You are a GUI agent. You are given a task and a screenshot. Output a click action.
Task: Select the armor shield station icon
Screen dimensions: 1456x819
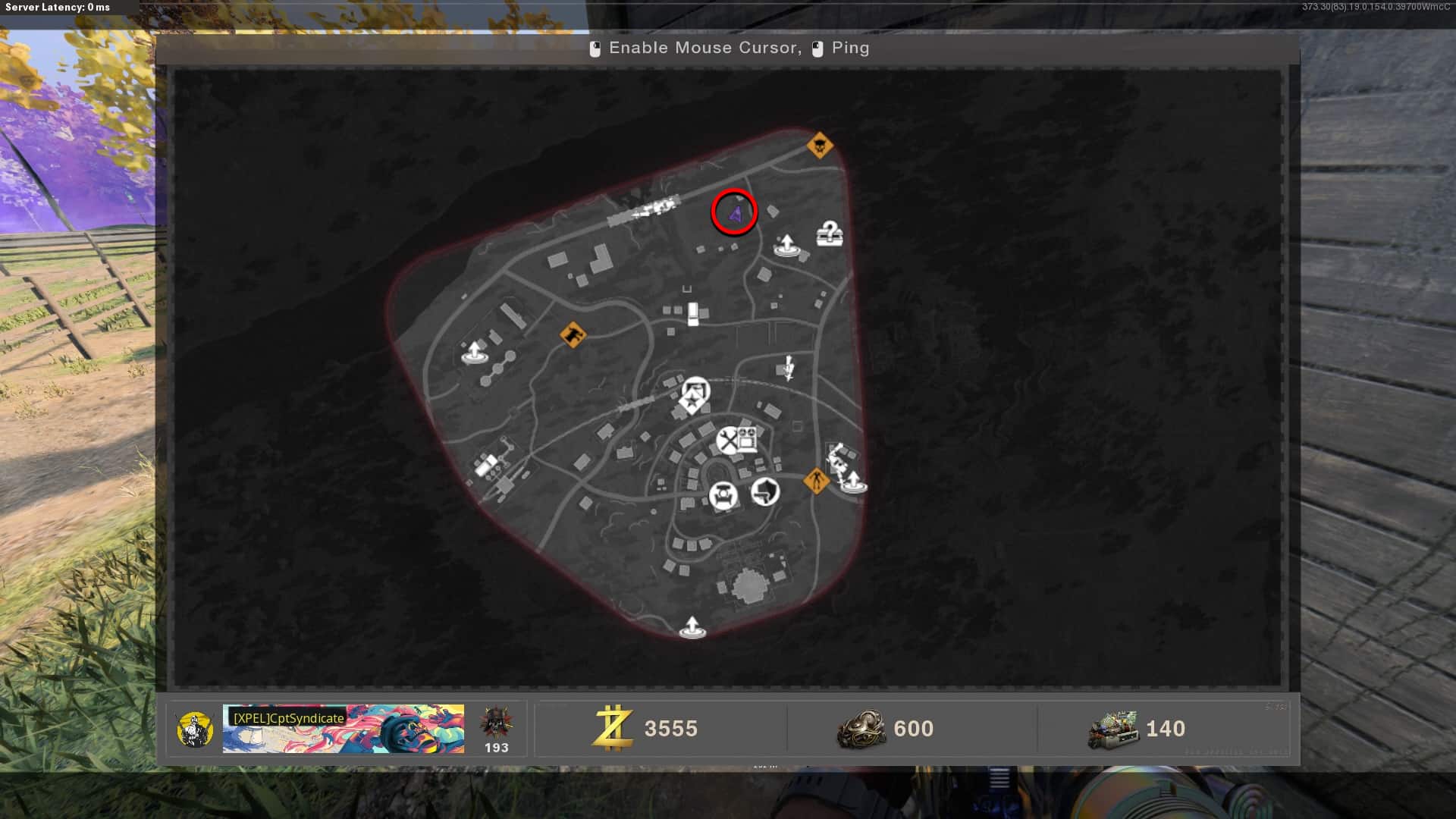click(765, 493)
